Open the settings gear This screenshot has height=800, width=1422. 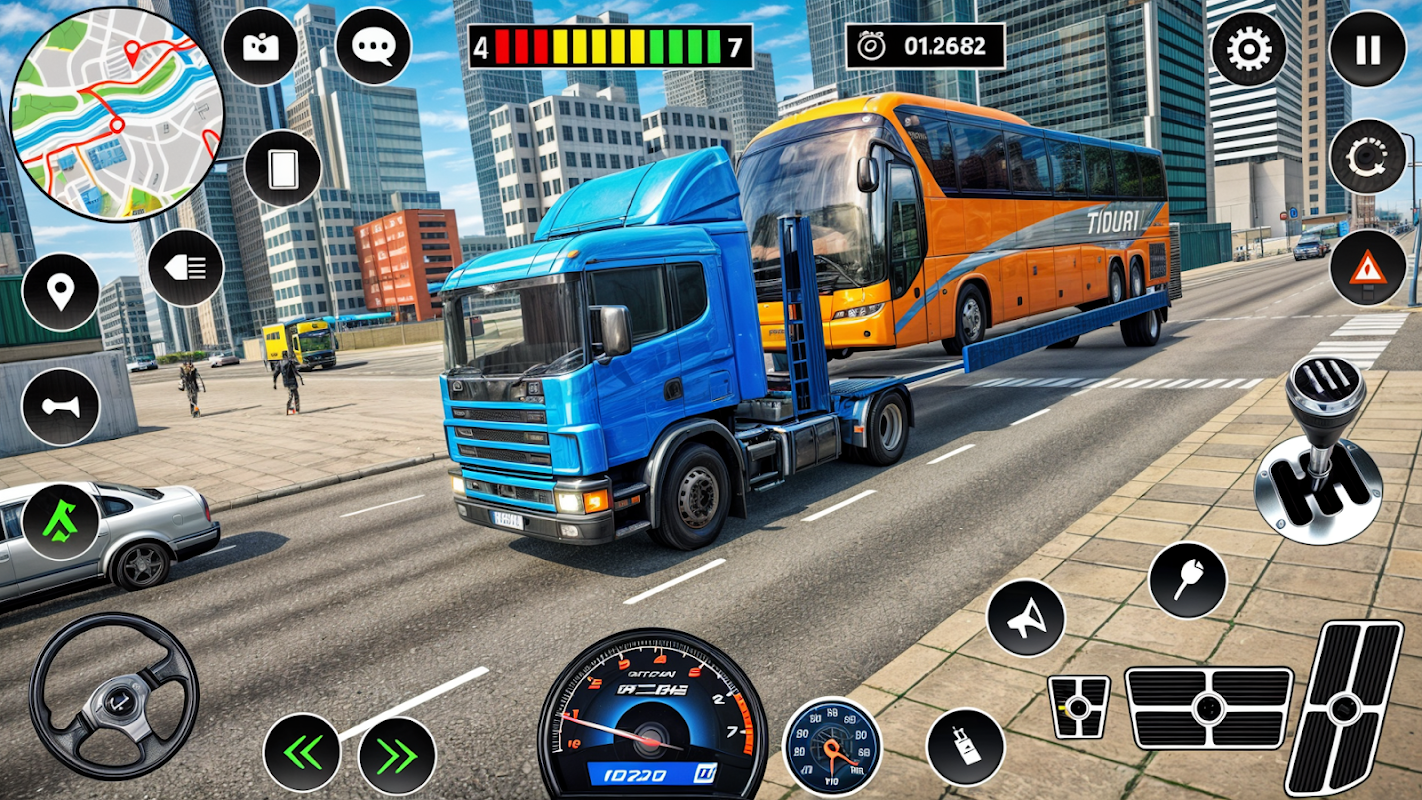coord(1249,49)
